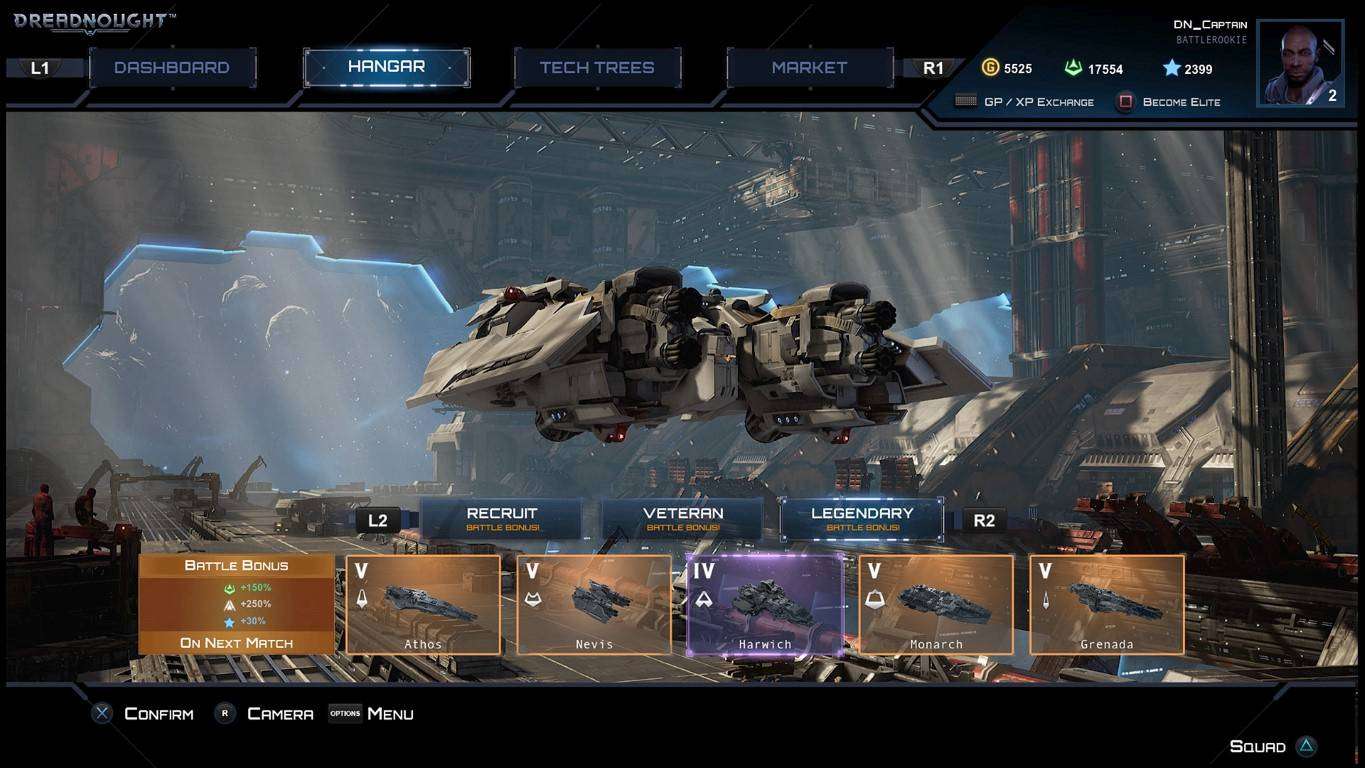
Task: Open the Market tab
Action: [x=809, y=68]
